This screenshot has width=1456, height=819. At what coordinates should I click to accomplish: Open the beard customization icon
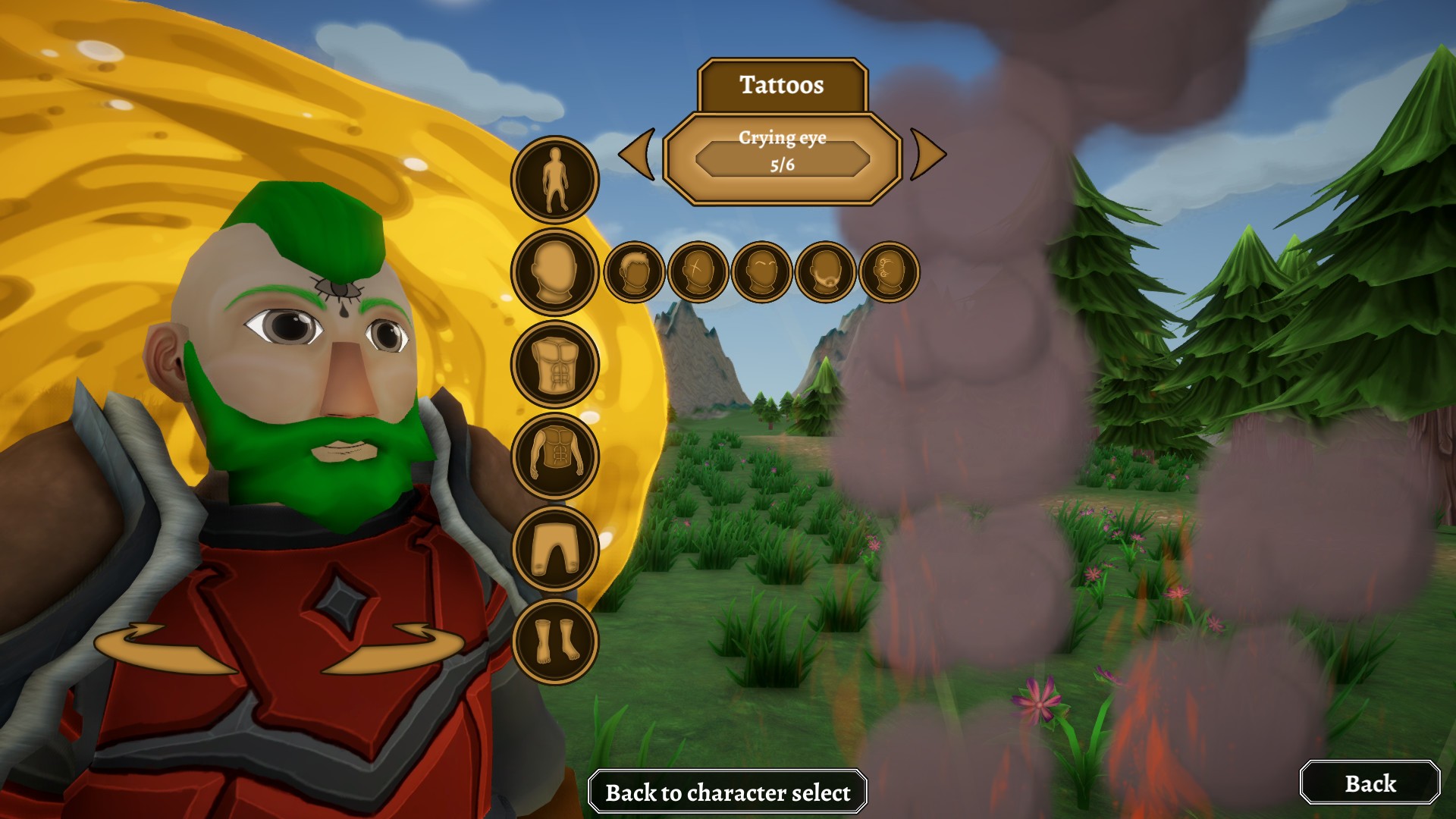[826, 271]
